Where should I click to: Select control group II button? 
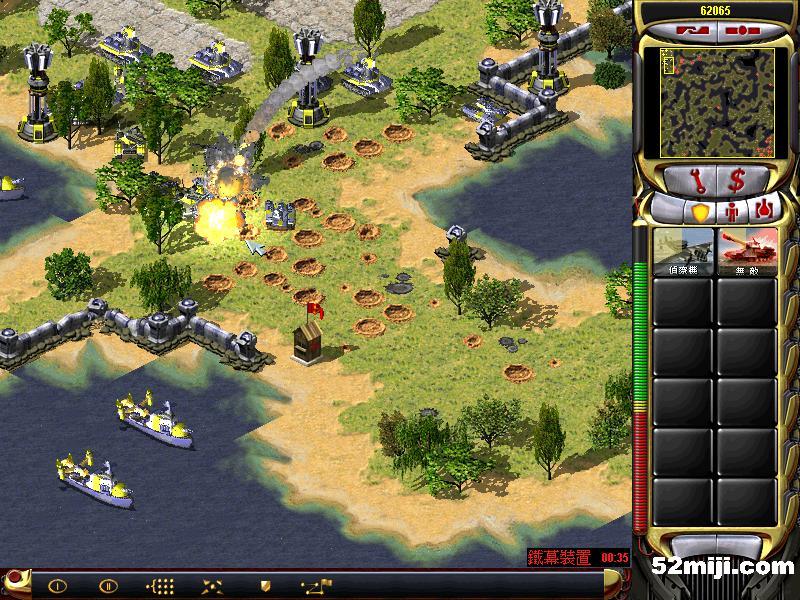(108, 586)
